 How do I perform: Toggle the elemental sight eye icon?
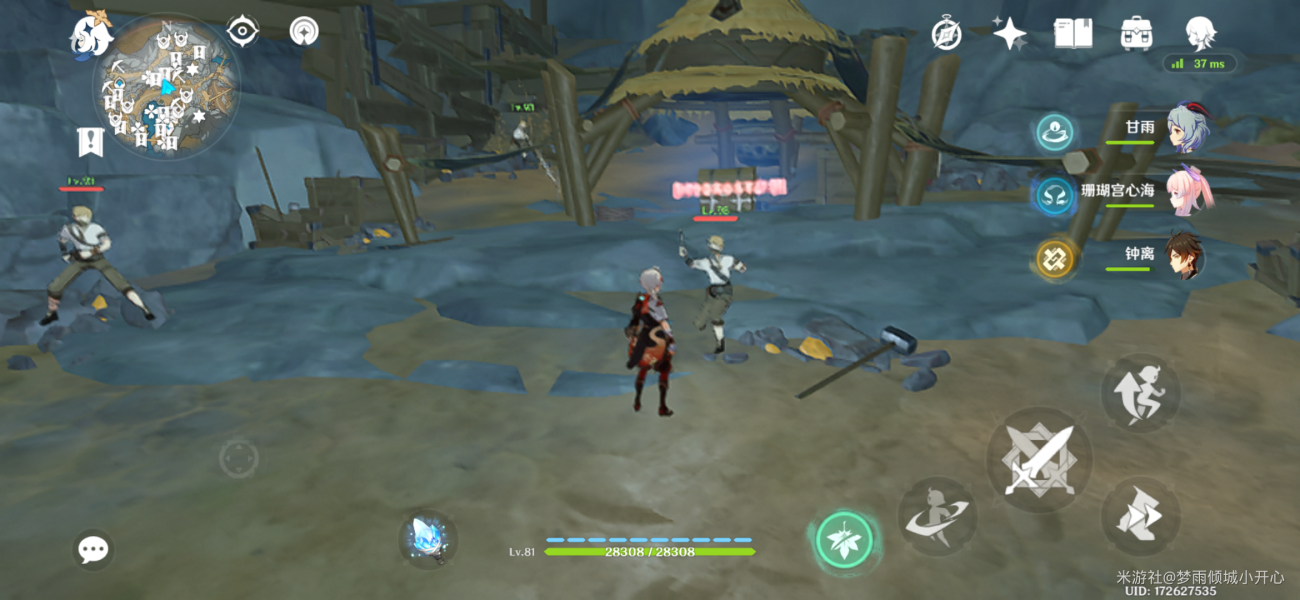click(x=242, y=31)
